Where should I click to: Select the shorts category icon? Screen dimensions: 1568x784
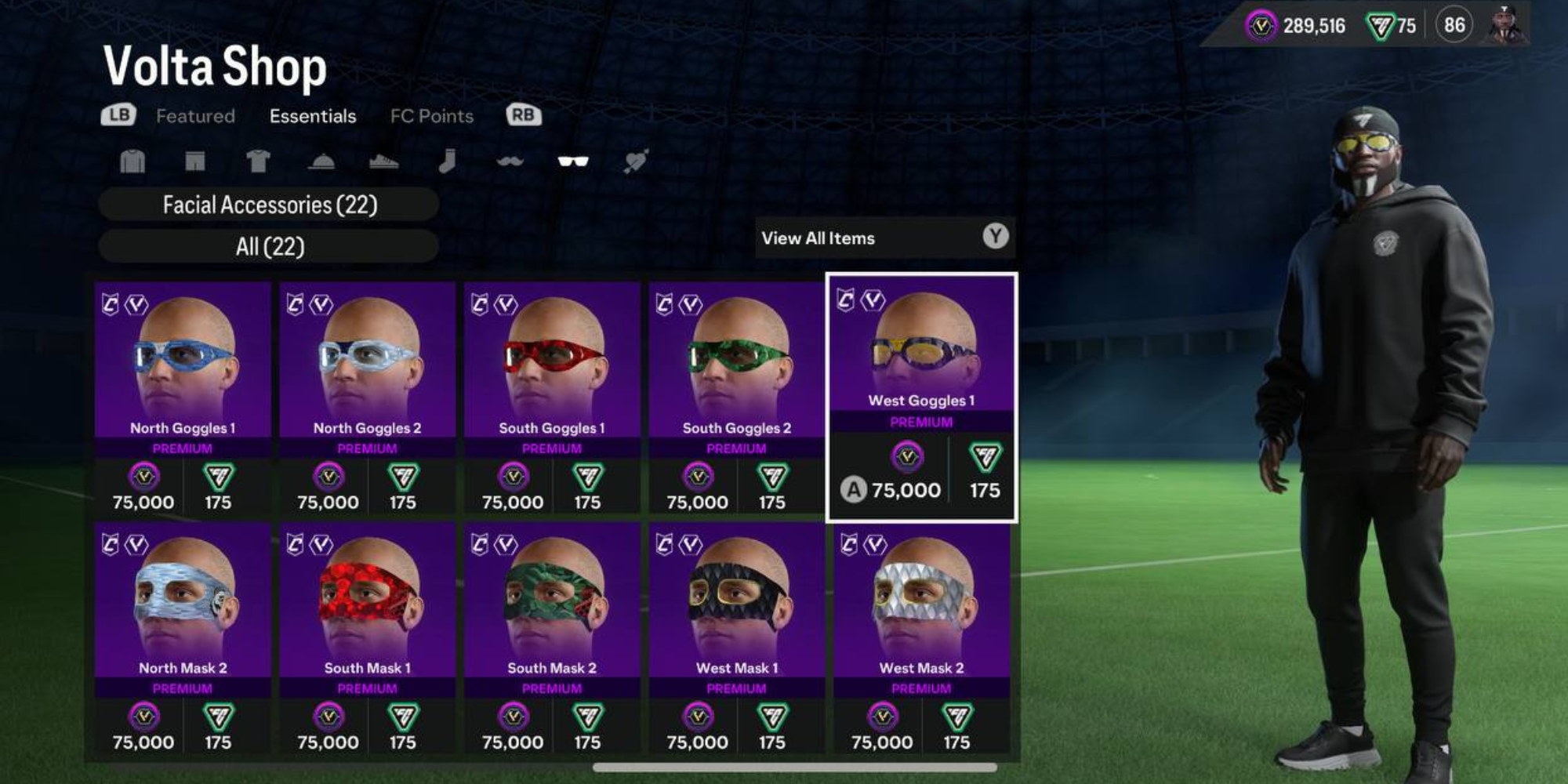(195, 161)
